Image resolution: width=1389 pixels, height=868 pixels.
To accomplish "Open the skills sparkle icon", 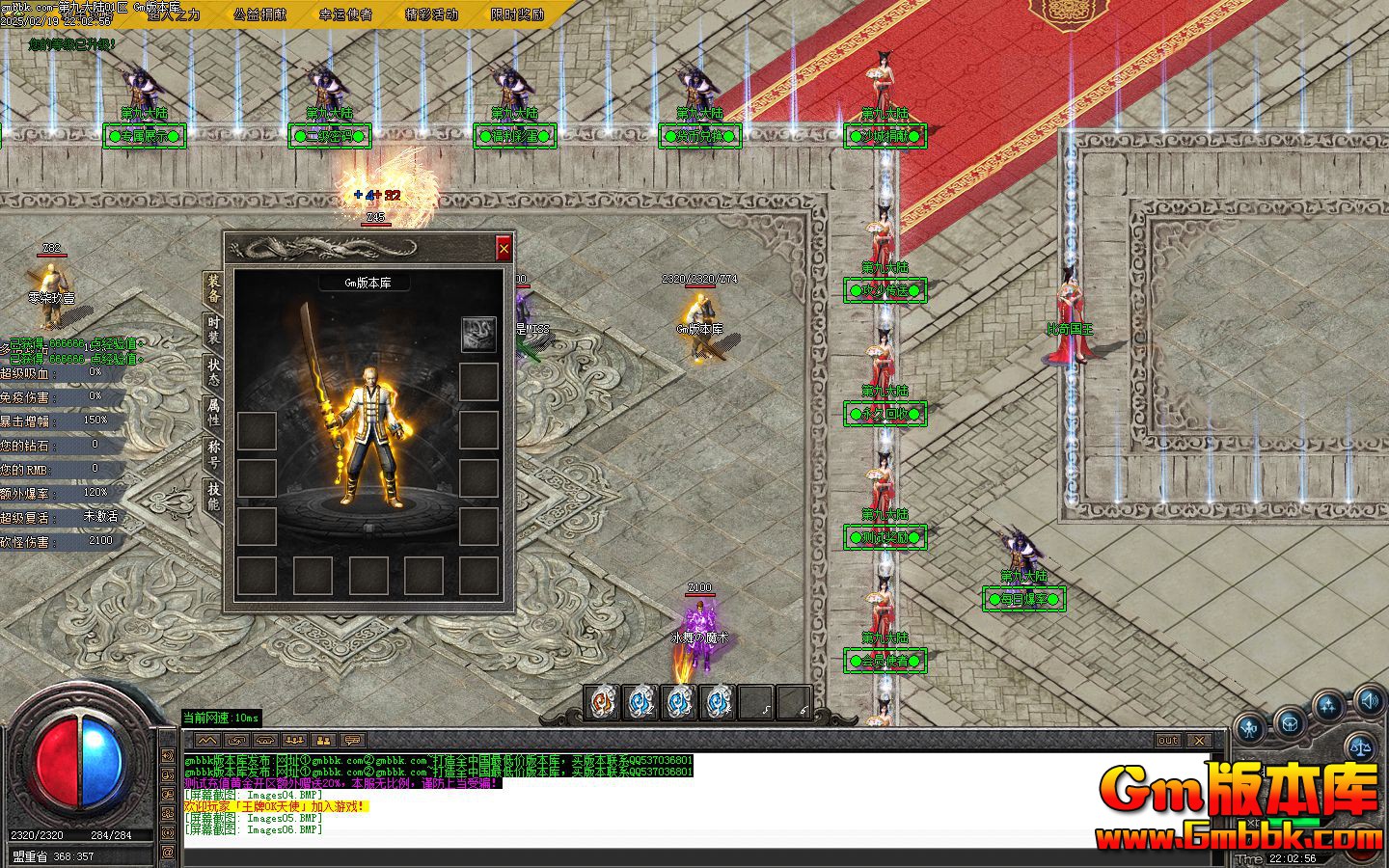I will click(1329, 706).
